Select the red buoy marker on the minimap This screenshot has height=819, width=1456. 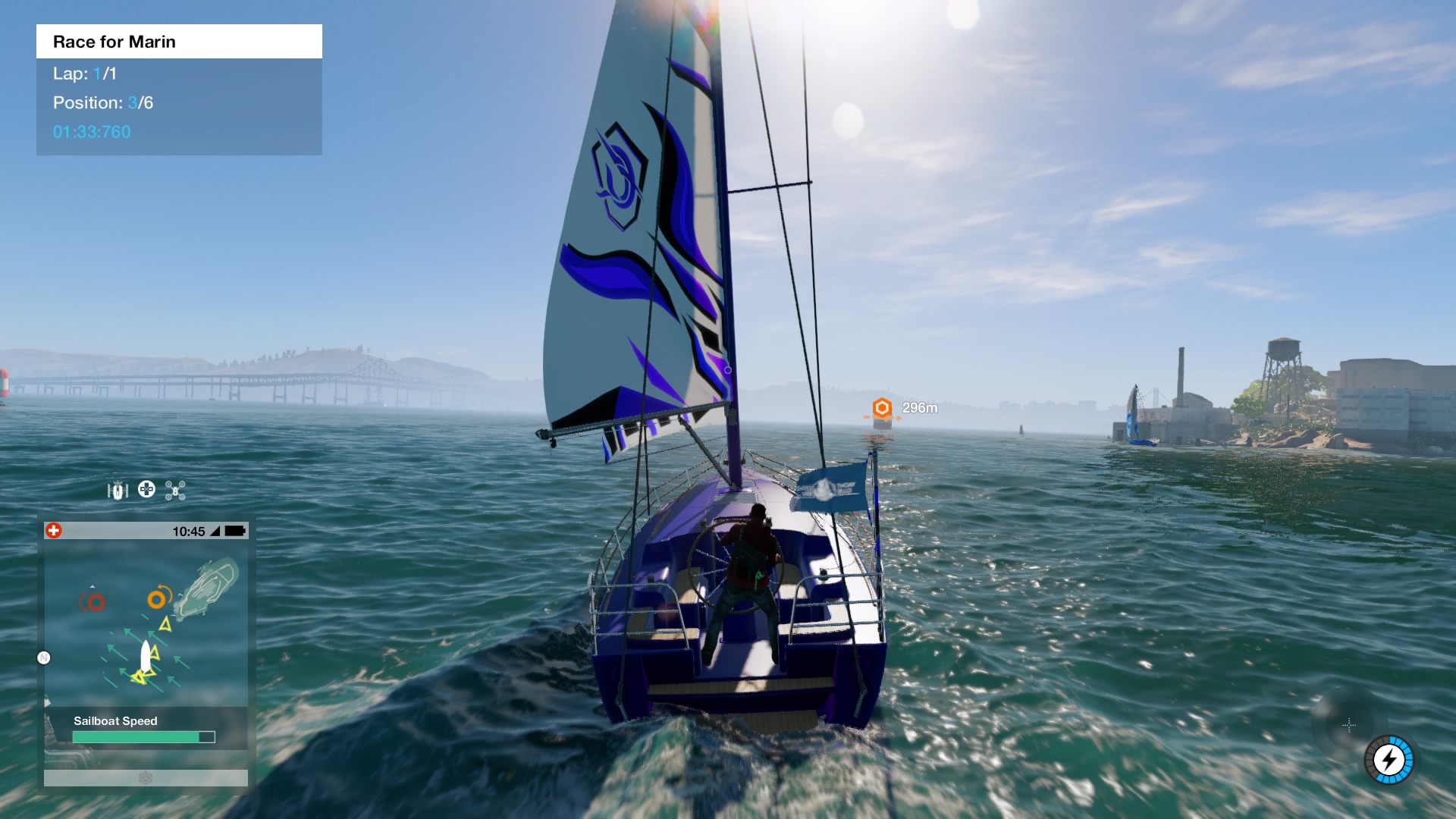(x=95, y=602)
